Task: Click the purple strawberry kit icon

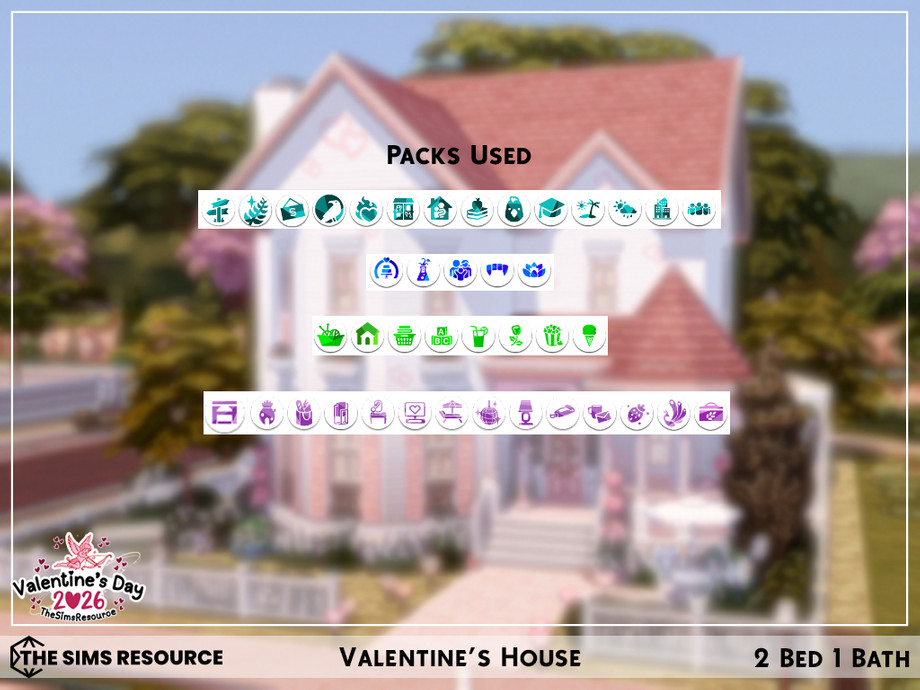Action: tap(637, 413)
